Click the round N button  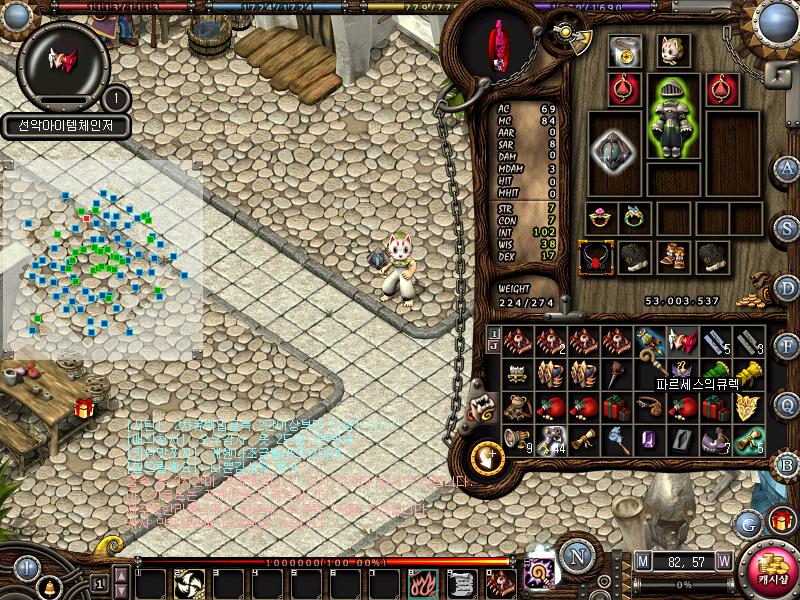point(576,555)
